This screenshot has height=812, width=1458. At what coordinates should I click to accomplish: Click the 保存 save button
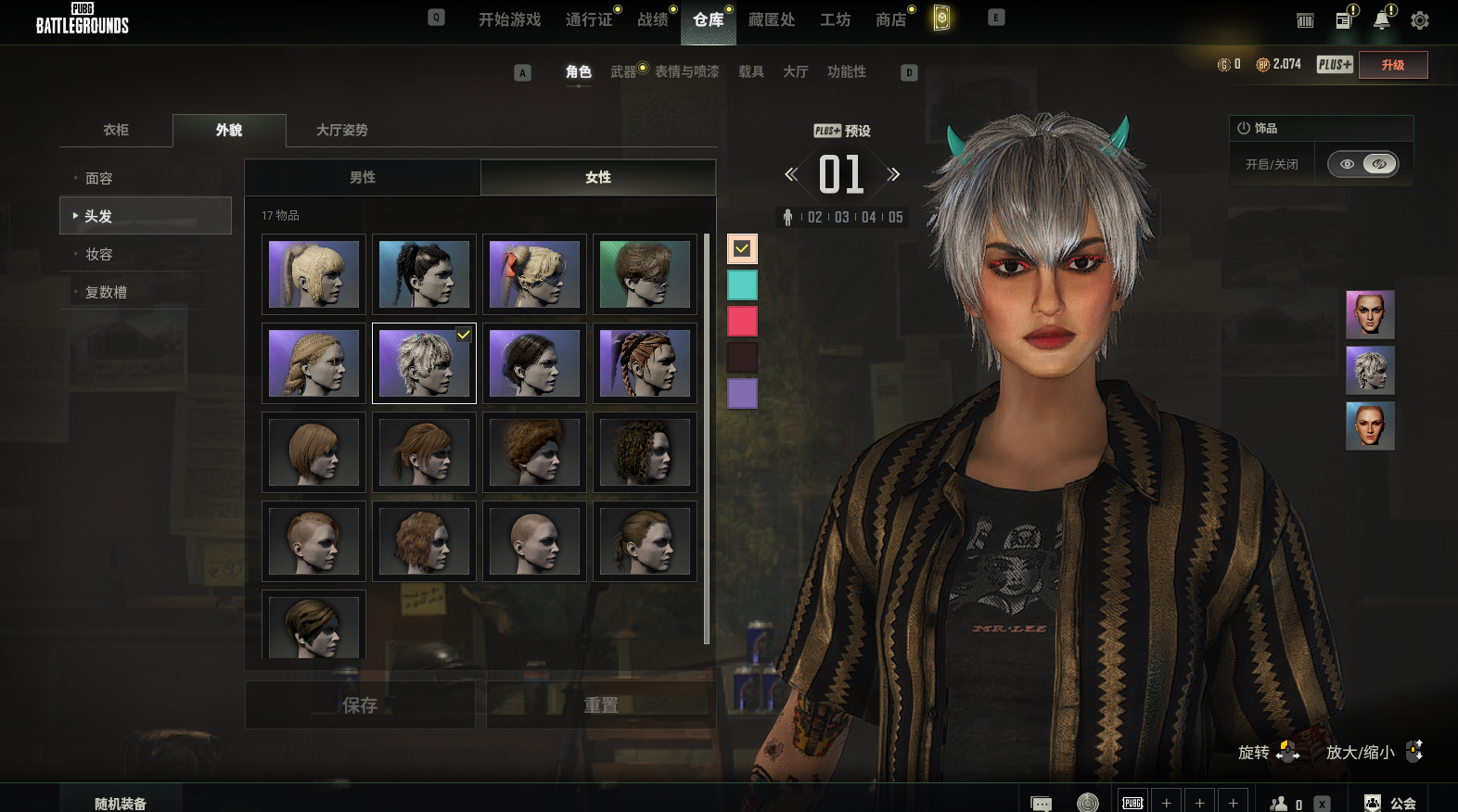coord(360,705)
